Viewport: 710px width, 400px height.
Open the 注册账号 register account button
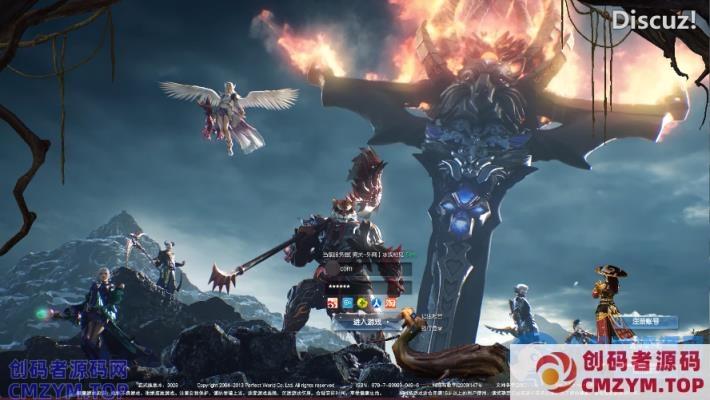[648, 322]
